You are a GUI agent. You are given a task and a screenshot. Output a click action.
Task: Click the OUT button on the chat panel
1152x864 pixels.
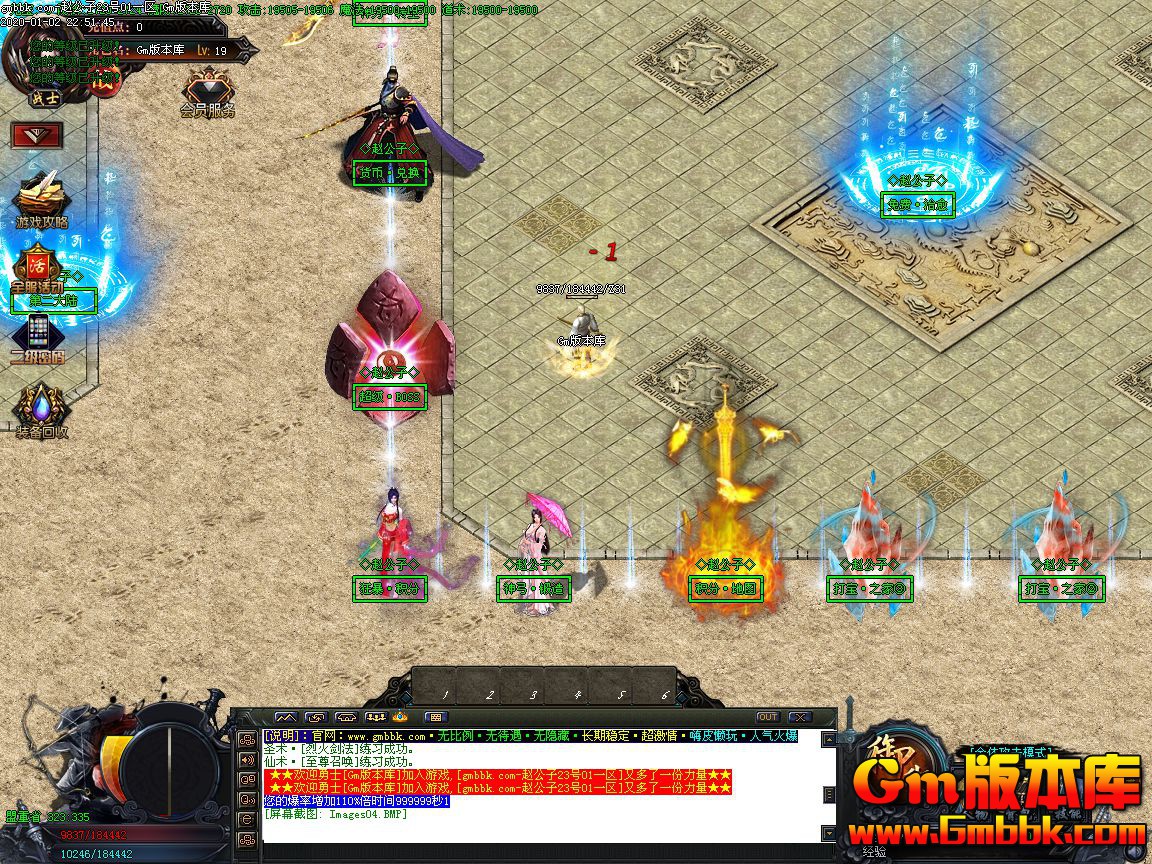click(x=767, y=717)
